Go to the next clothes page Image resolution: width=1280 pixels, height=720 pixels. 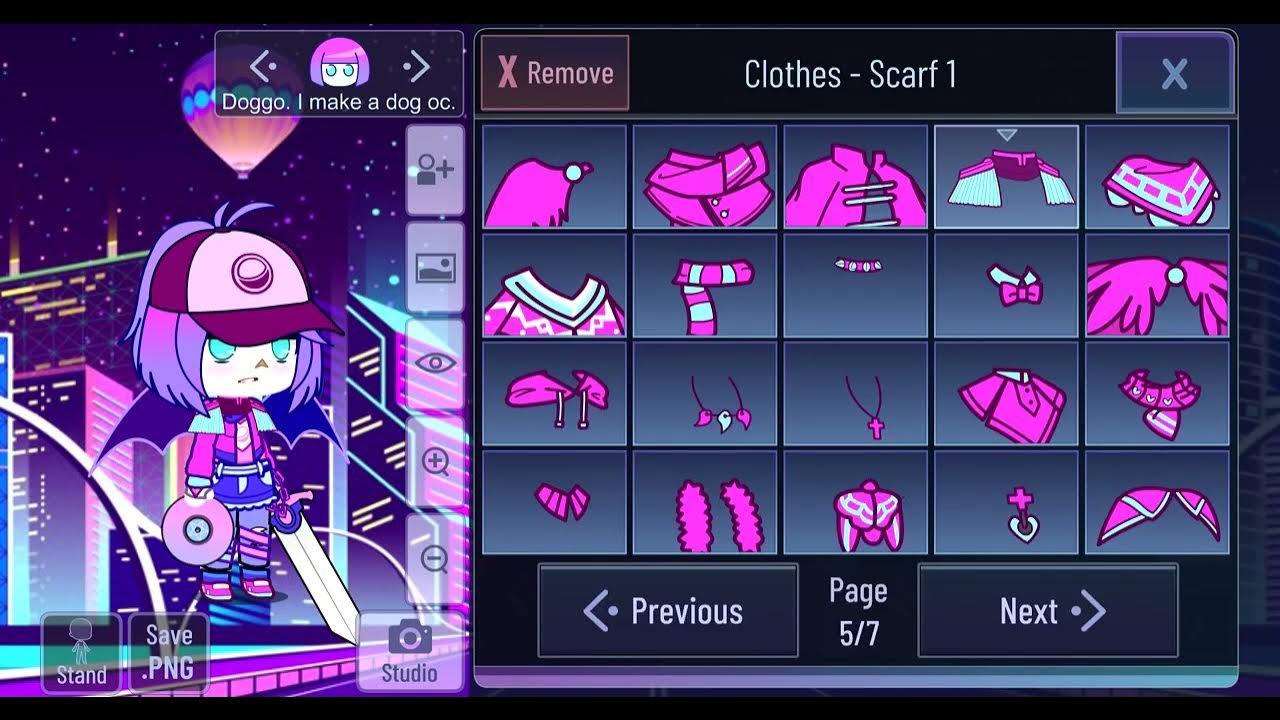pos(1047,611)
